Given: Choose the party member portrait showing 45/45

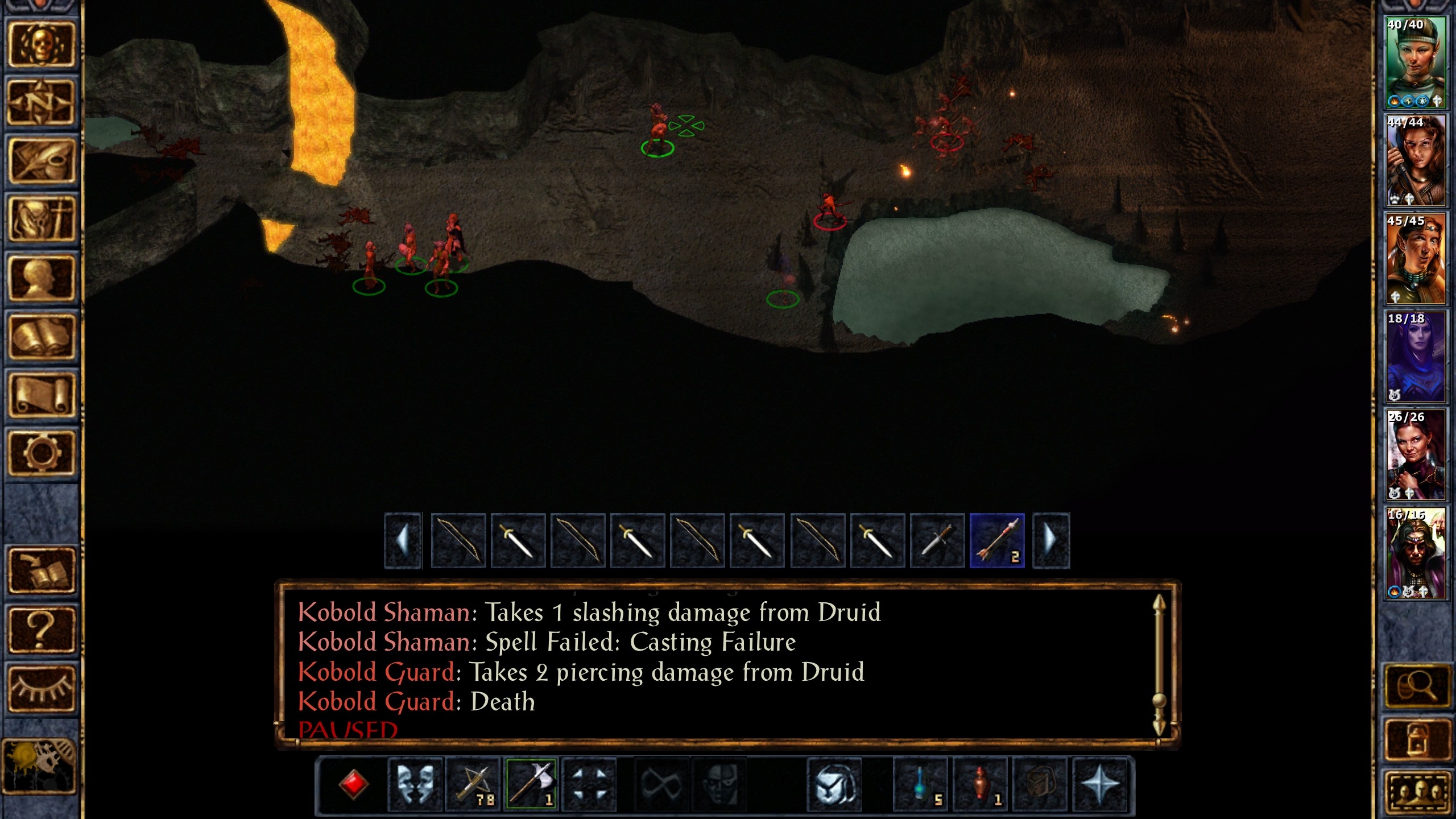Looking at the screenshot, I should pos(1415,259).
